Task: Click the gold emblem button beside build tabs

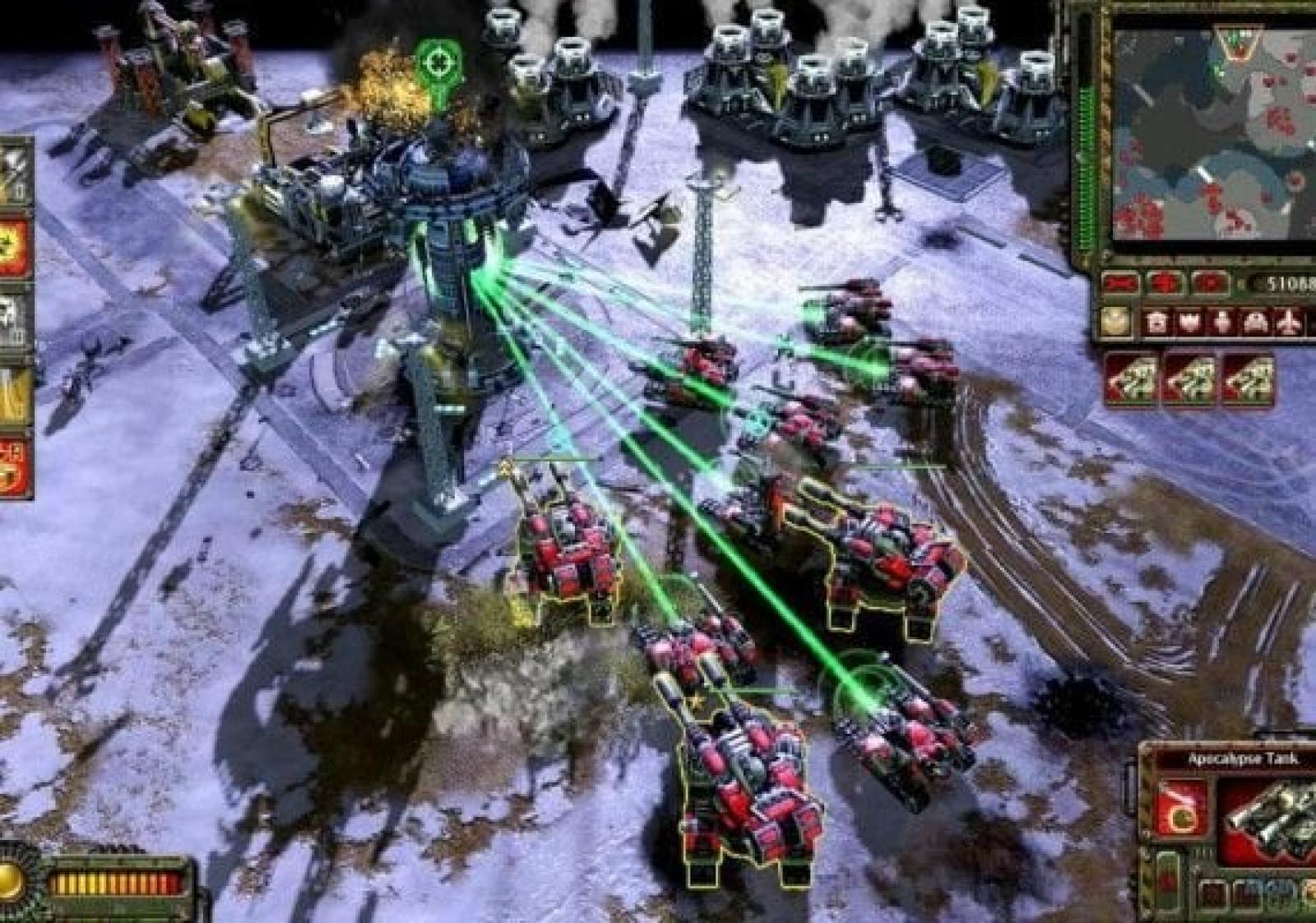Action: 1117,322
